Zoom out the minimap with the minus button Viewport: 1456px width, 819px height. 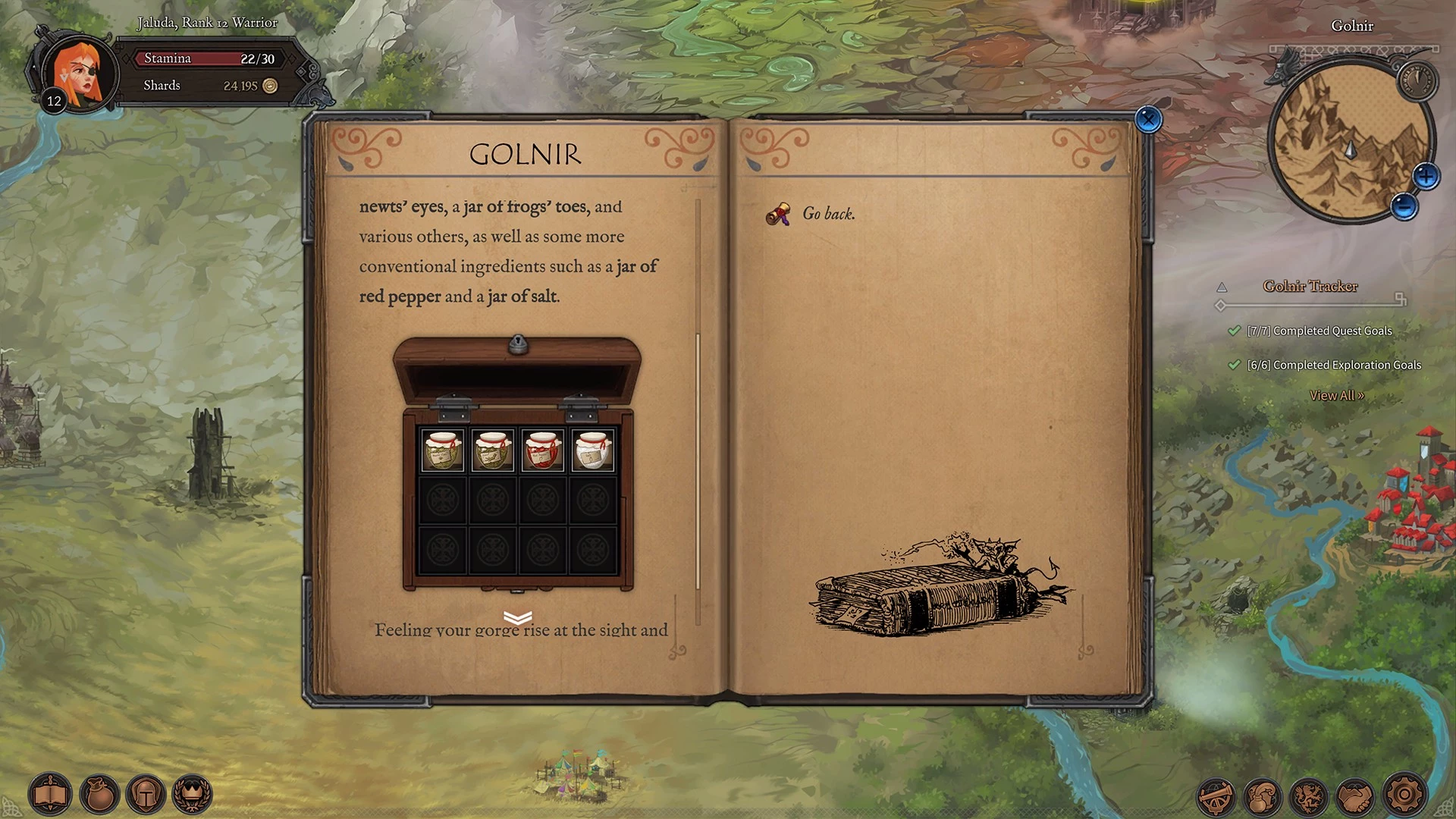coord(1404,206)
